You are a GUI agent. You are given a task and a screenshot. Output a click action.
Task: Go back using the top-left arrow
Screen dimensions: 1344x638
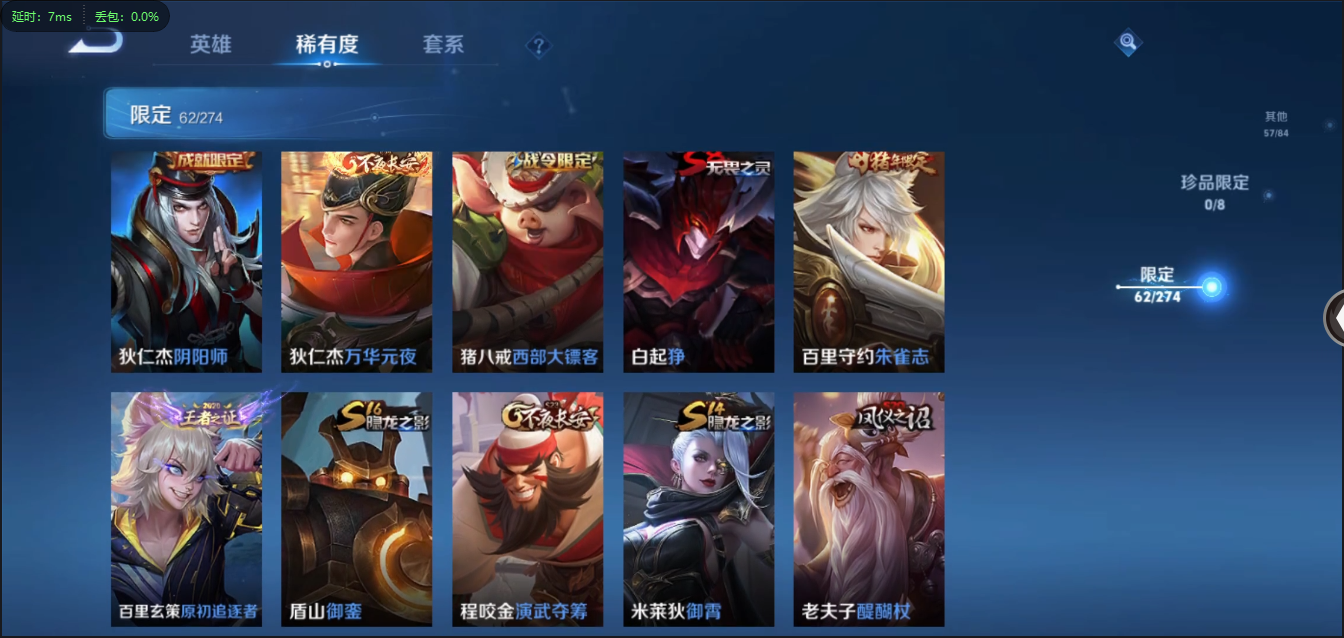click(x=97, y=40)
